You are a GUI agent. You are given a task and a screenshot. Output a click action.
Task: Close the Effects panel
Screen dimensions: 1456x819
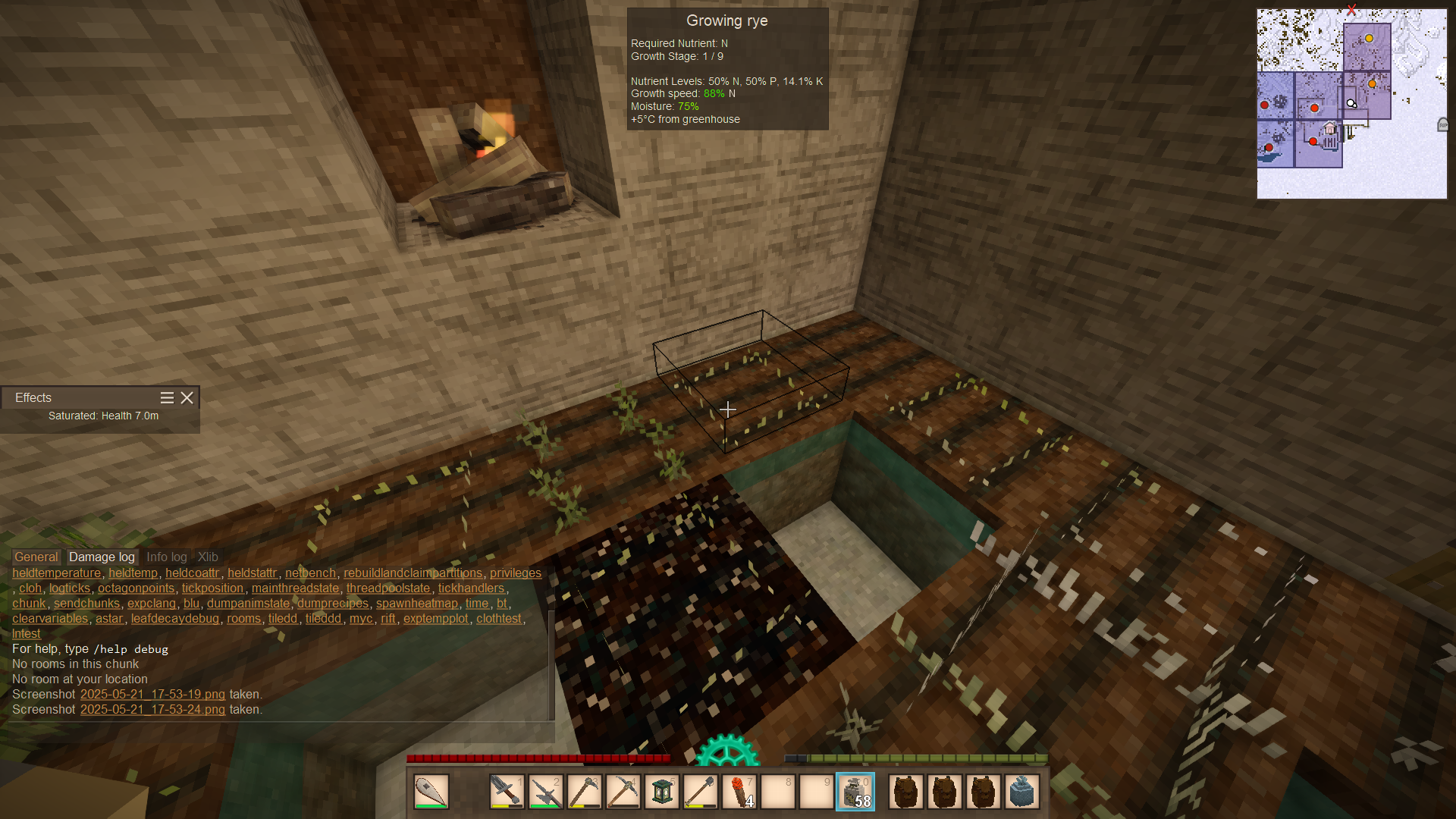(x=187, y=397)
